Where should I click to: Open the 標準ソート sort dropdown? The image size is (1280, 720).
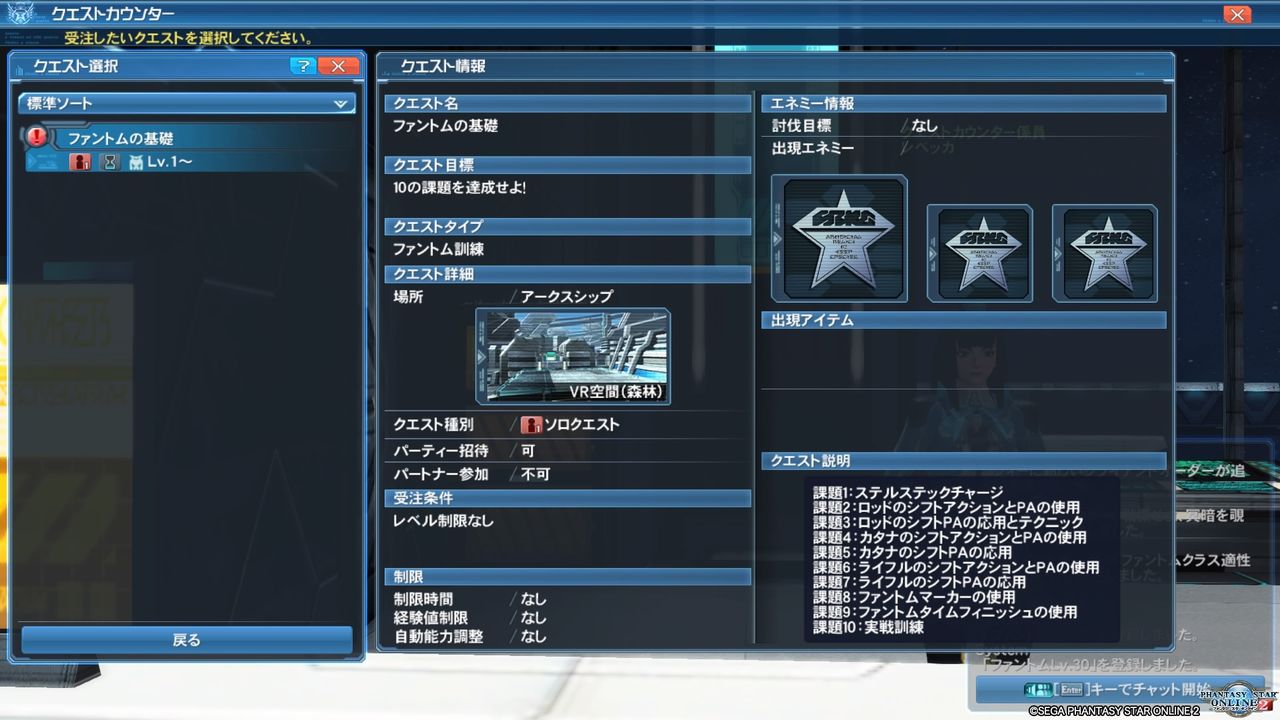186,103
